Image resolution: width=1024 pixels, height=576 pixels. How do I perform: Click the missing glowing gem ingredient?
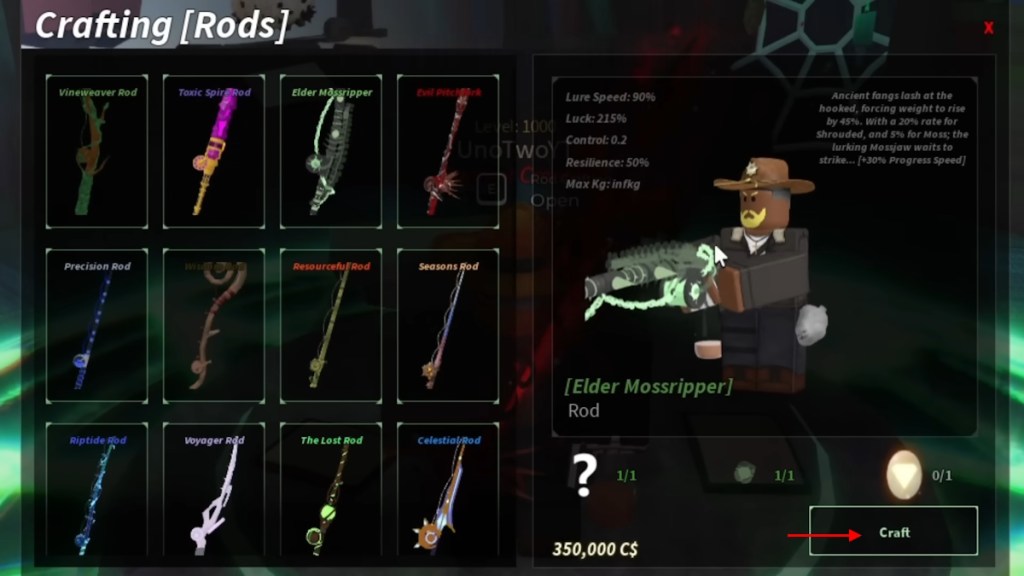coord(903,475)
